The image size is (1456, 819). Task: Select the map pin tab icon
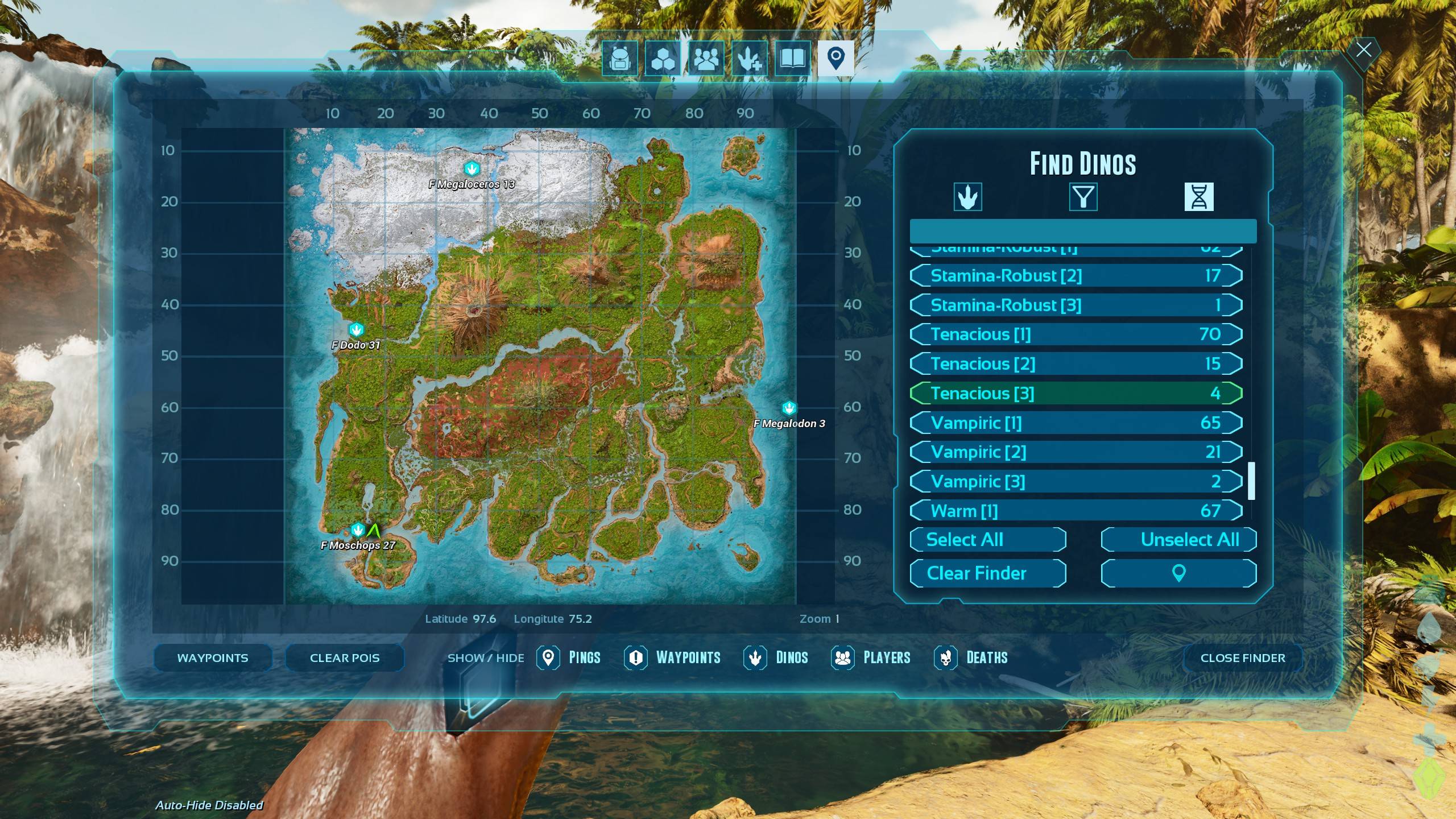(x=835, y=57)
